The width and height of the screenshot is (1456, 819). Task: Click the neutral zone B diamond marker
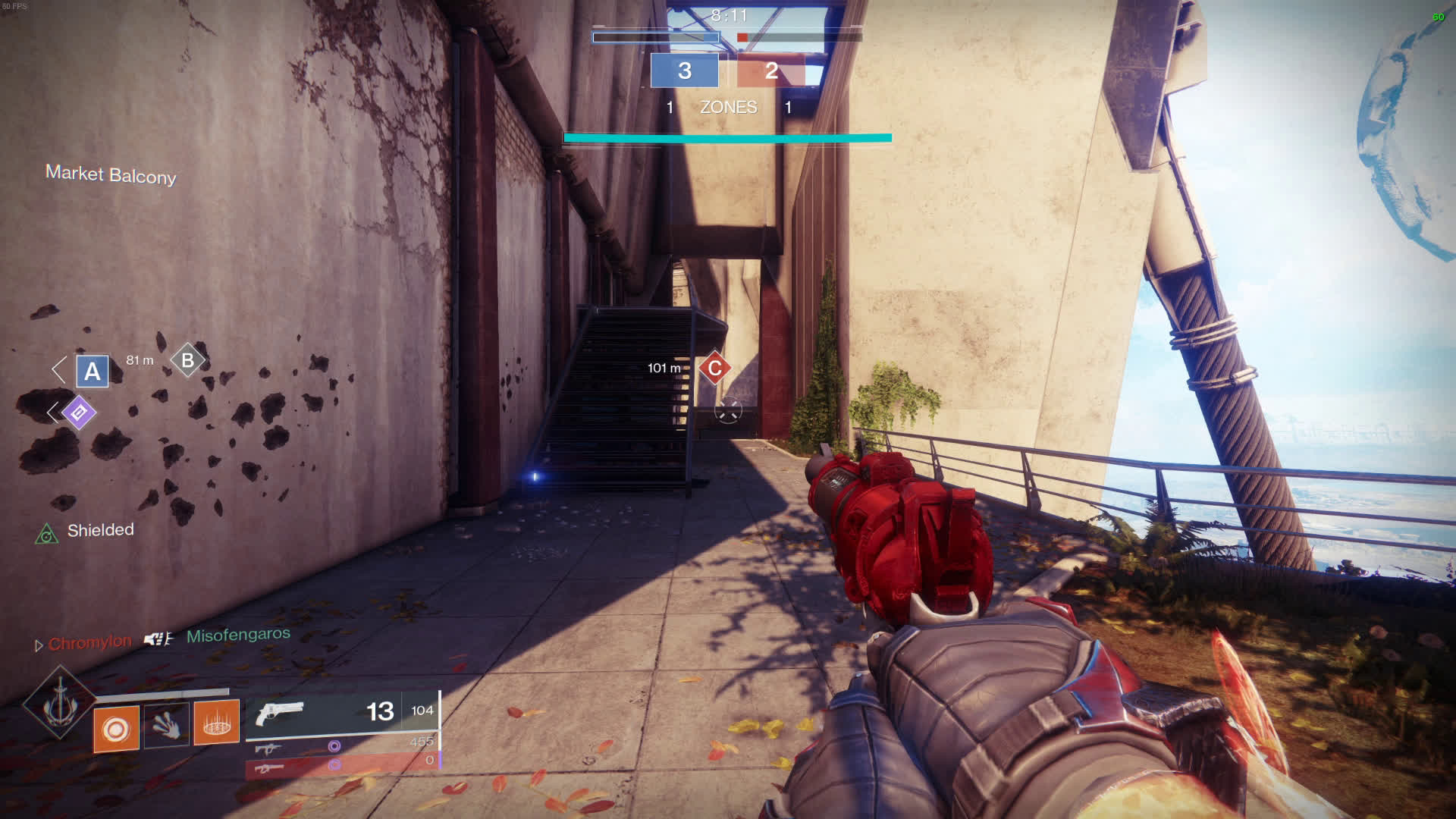[187, 360]
